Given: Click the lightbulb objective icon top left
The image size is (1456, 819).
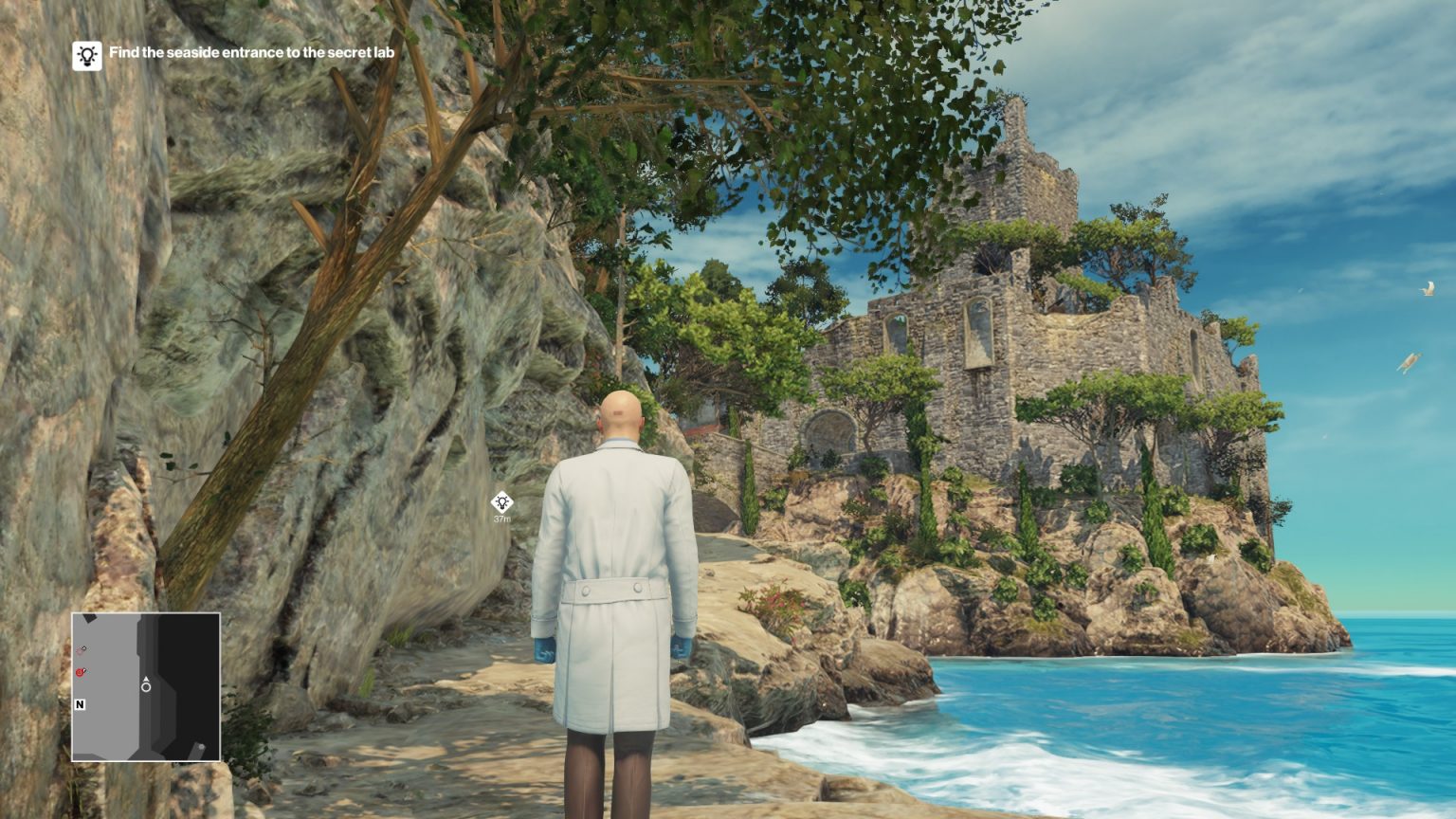Looking at the screenshot, I should coord(86,56).
